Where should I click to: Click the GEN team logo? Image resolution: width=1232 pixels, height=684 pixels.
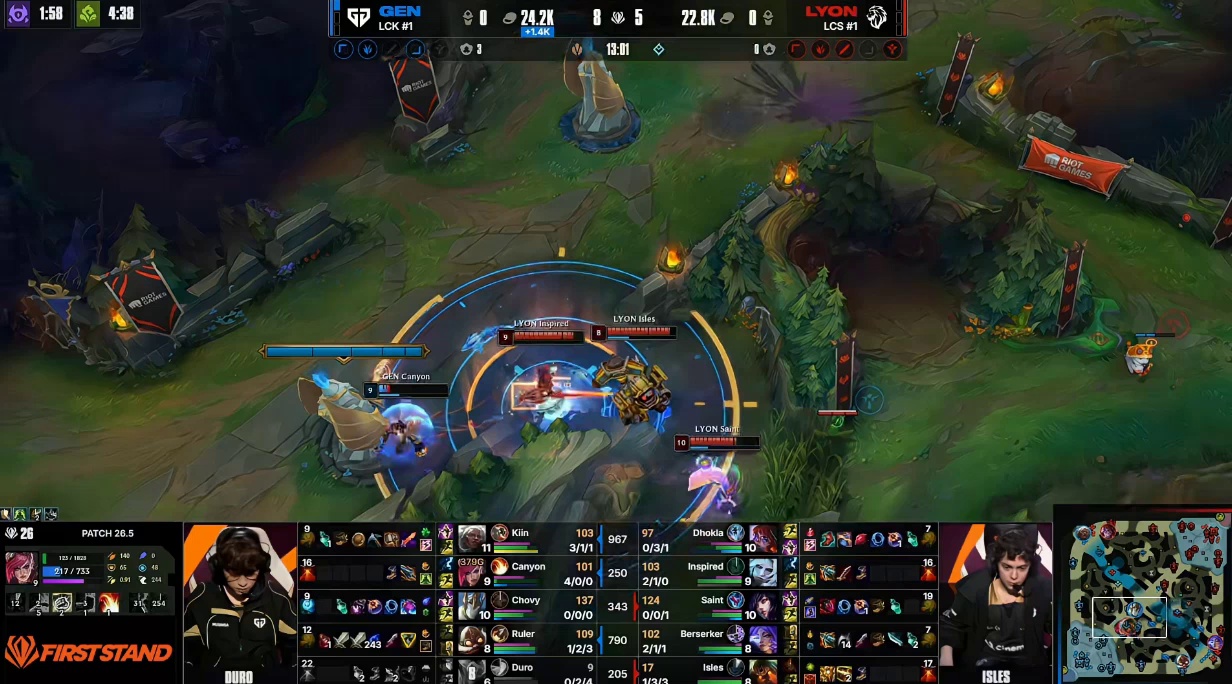coord(357,17)
